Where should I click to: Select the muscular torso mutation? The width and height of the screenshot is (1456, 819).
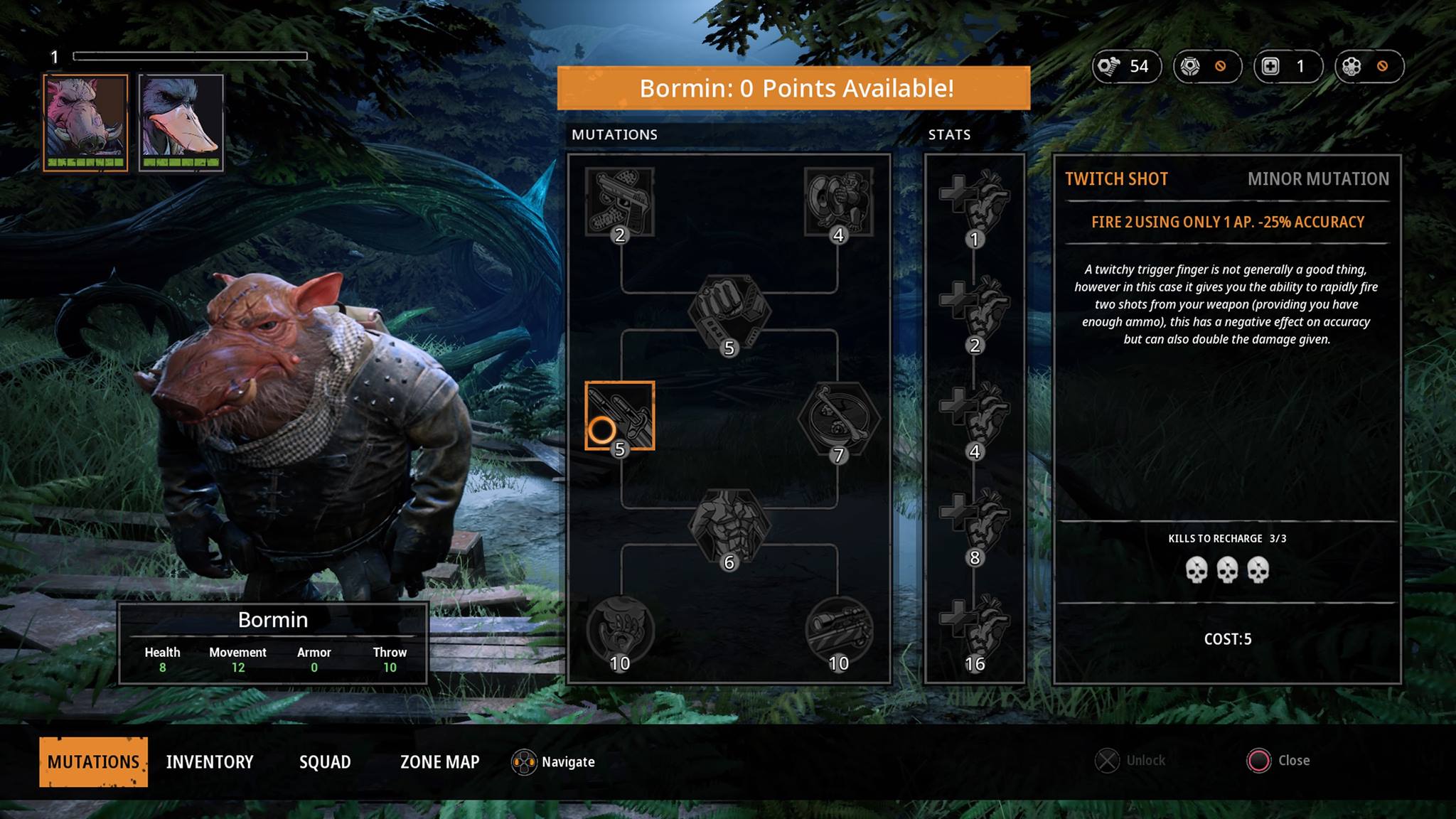pos(729,526)
